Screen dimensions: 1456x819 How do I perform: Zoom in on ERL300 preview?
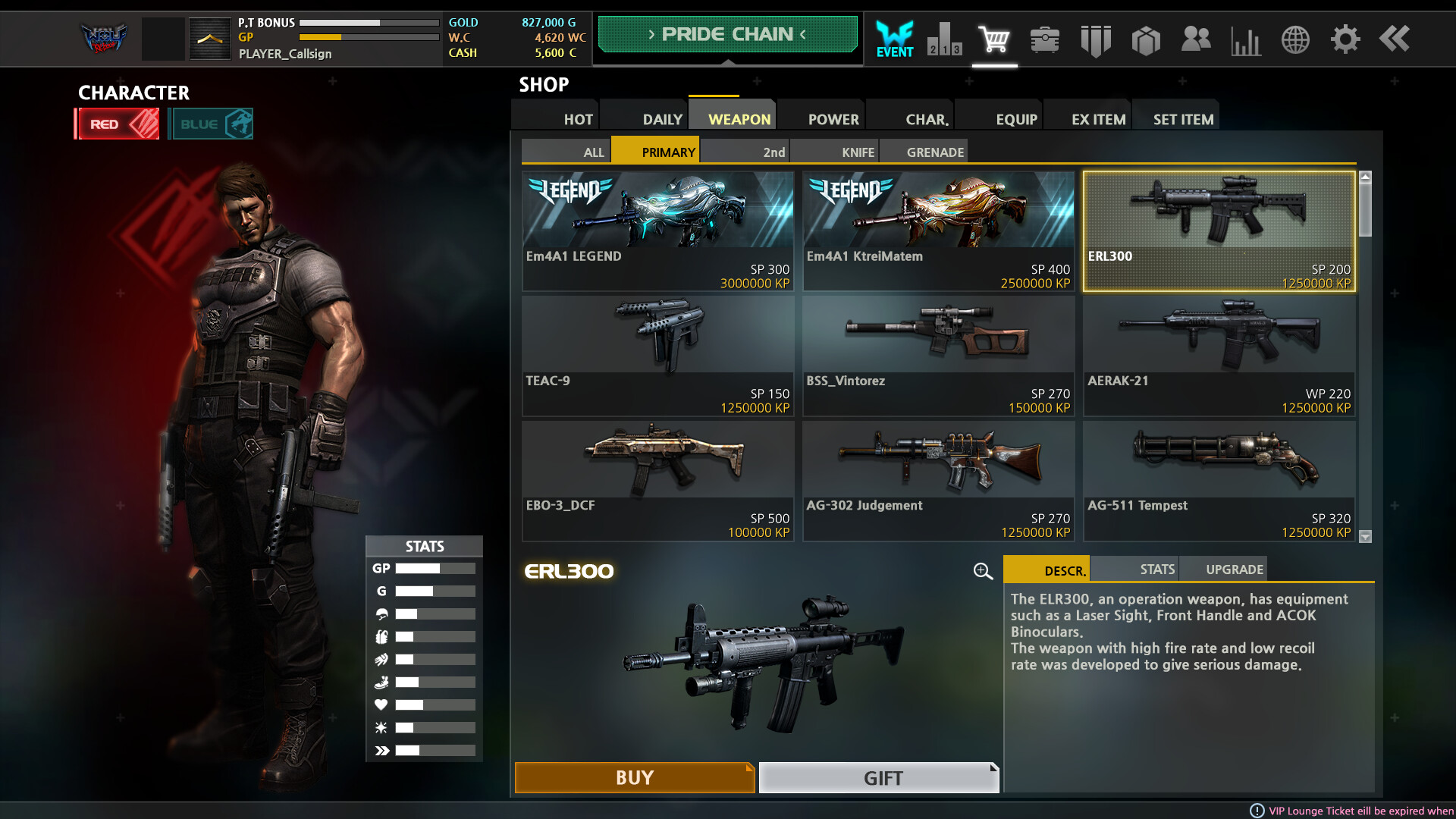coord(983,571)
